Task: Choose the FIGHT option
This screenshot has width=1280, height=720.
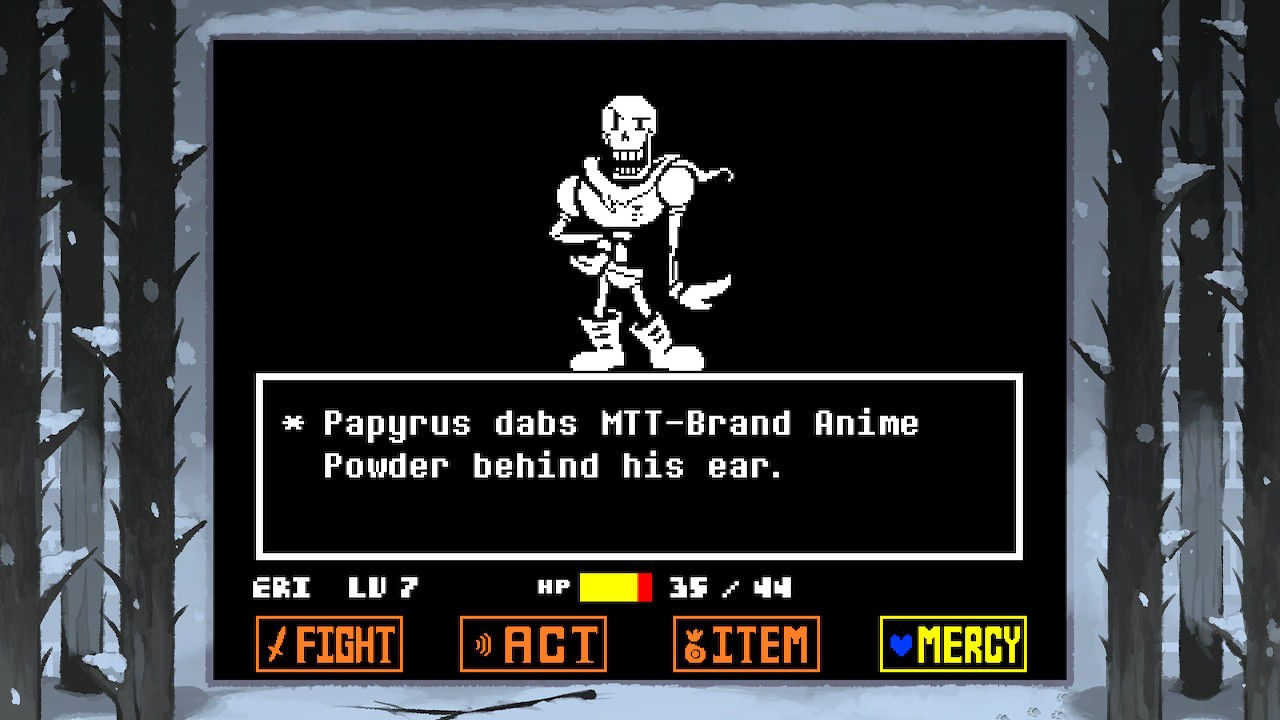Action: pos(330,643)
